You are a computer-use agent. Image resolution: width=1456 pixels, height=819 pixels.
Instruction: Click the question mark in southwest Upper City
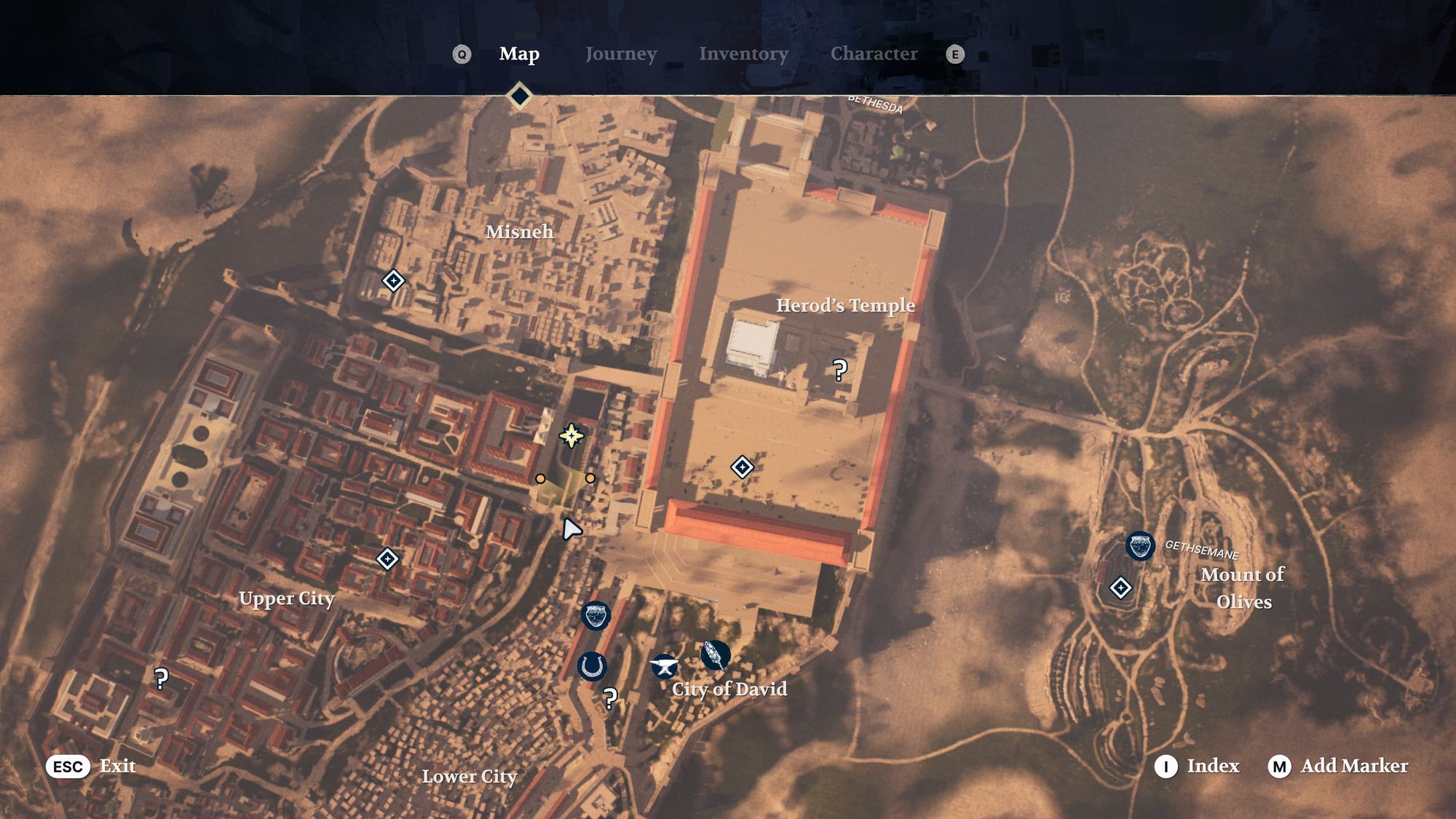160,677
